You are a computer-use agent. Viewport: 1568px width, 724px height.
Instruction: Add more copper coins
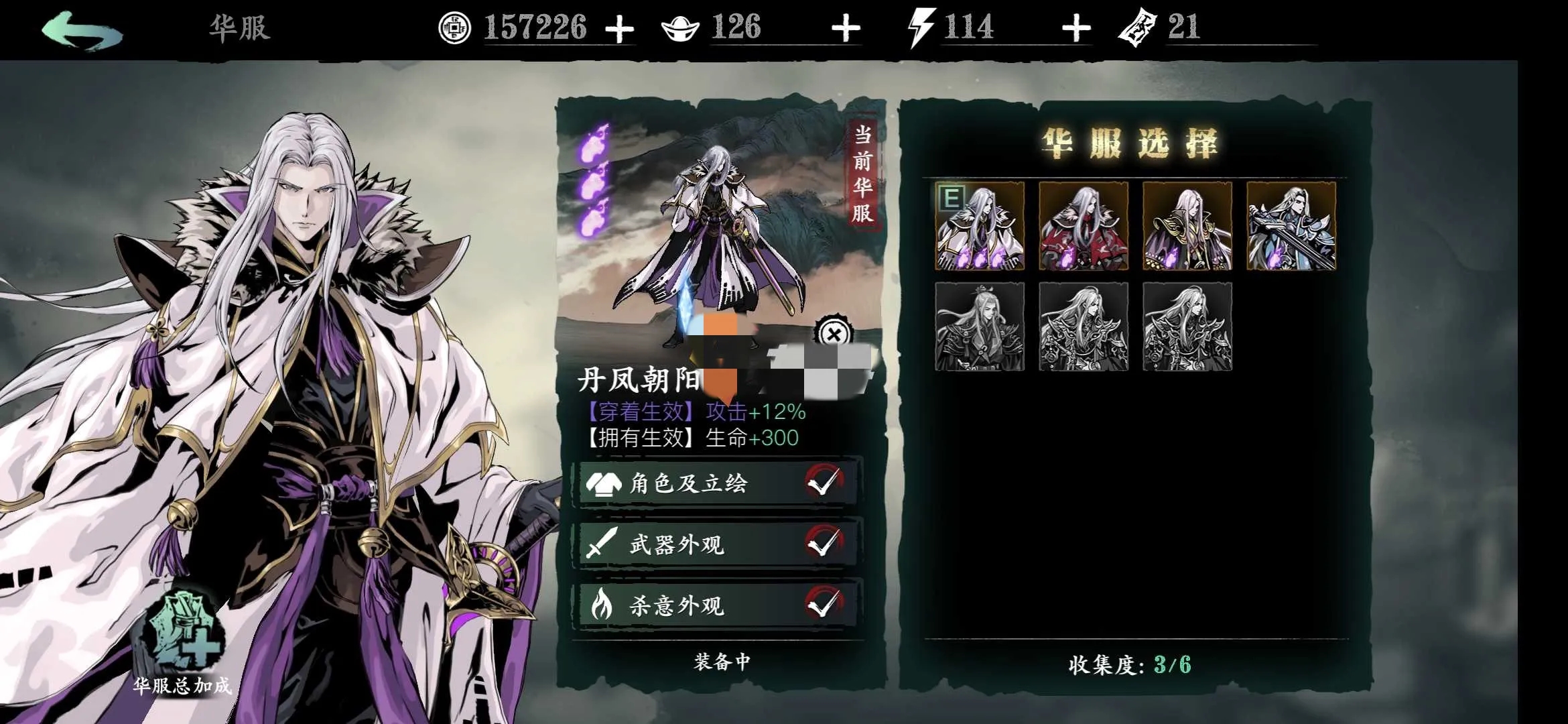[619, 29]
